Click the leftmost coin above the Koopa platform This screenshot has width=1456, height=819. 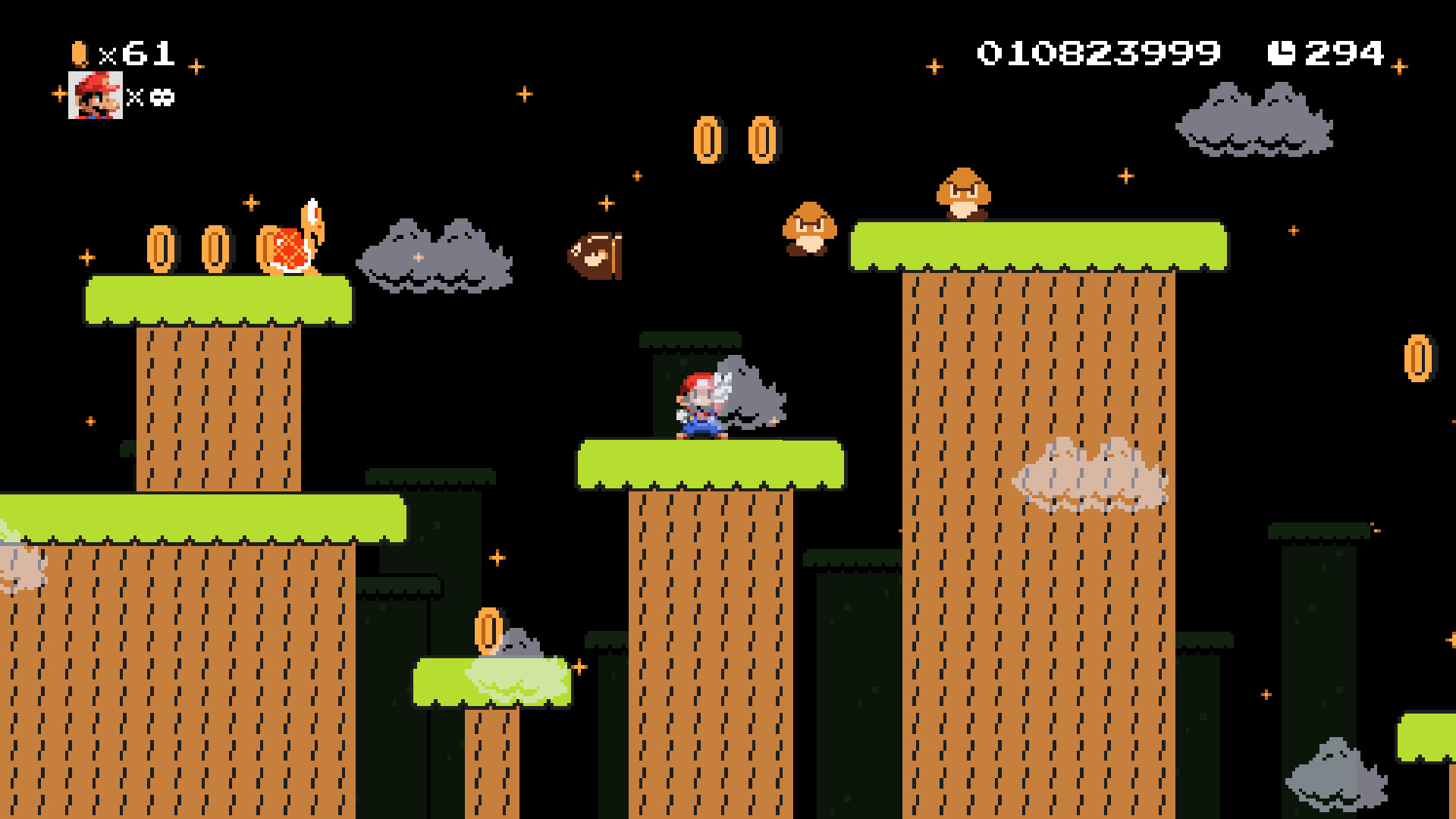162,250
